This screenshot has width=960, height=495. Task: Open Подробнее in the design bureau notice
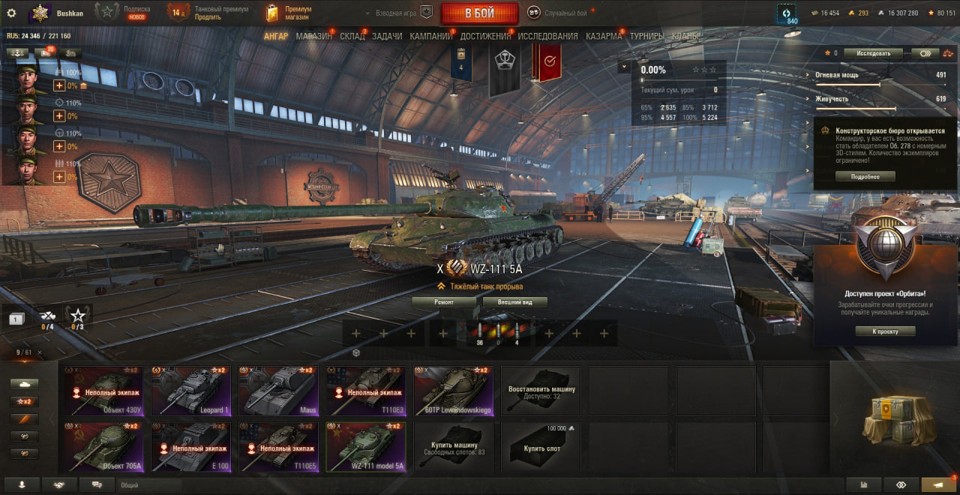point(866,176)
